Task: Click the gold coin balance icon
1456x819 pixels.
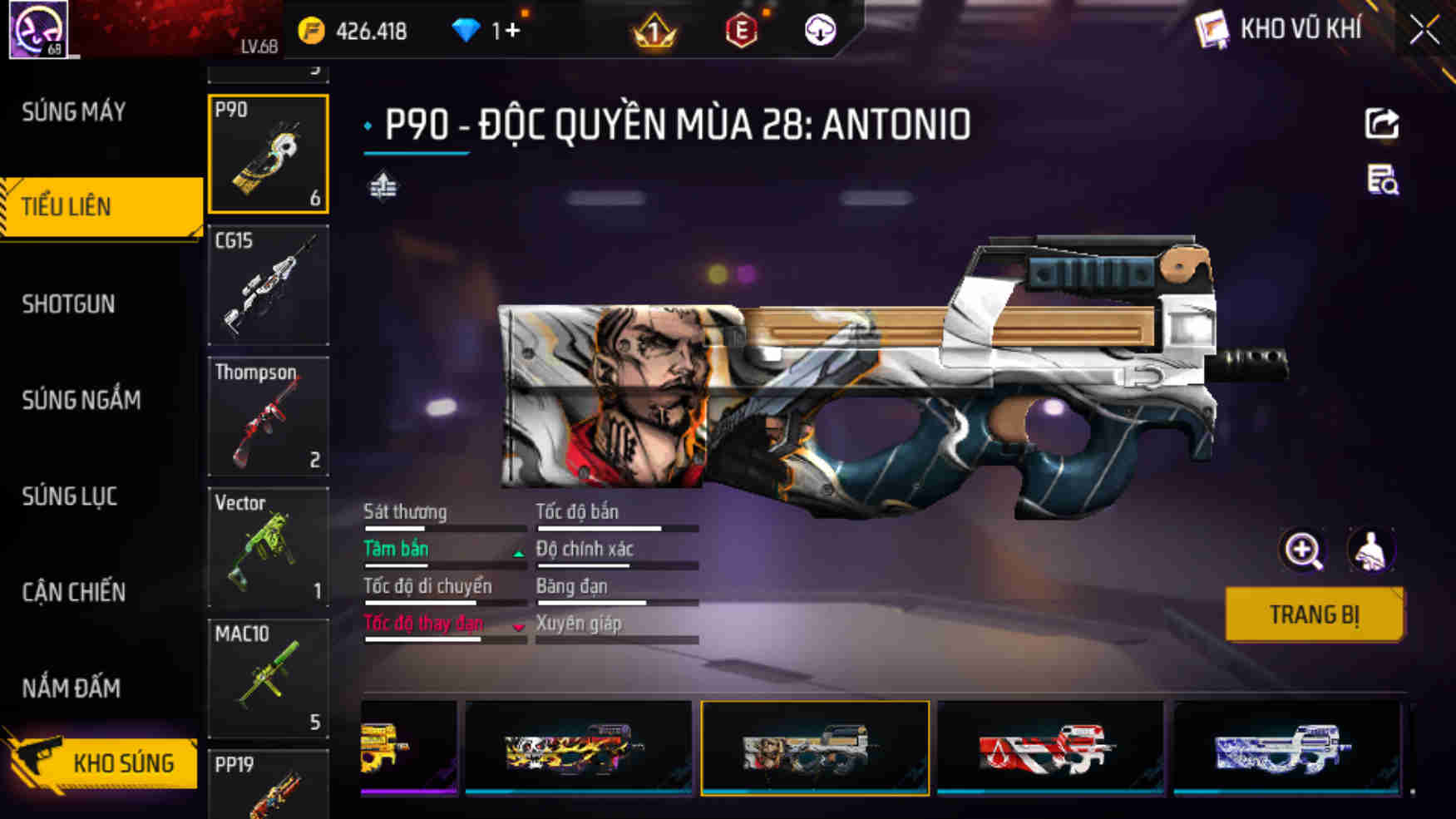Action: click(x=309, y=30)
